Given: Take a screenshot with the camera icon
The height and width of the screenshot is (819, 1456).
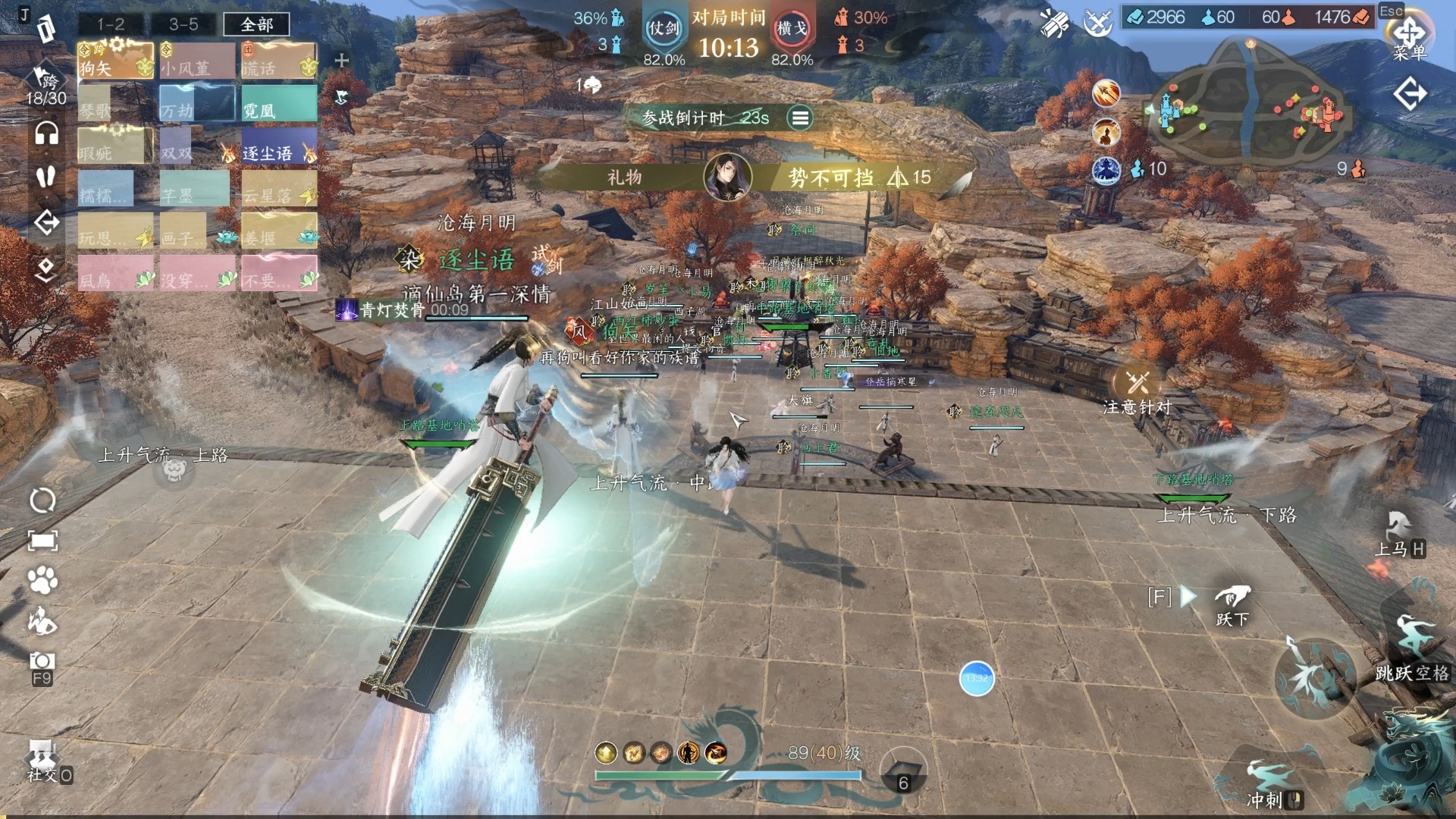Looking at the screenshot, I should 42,662.
